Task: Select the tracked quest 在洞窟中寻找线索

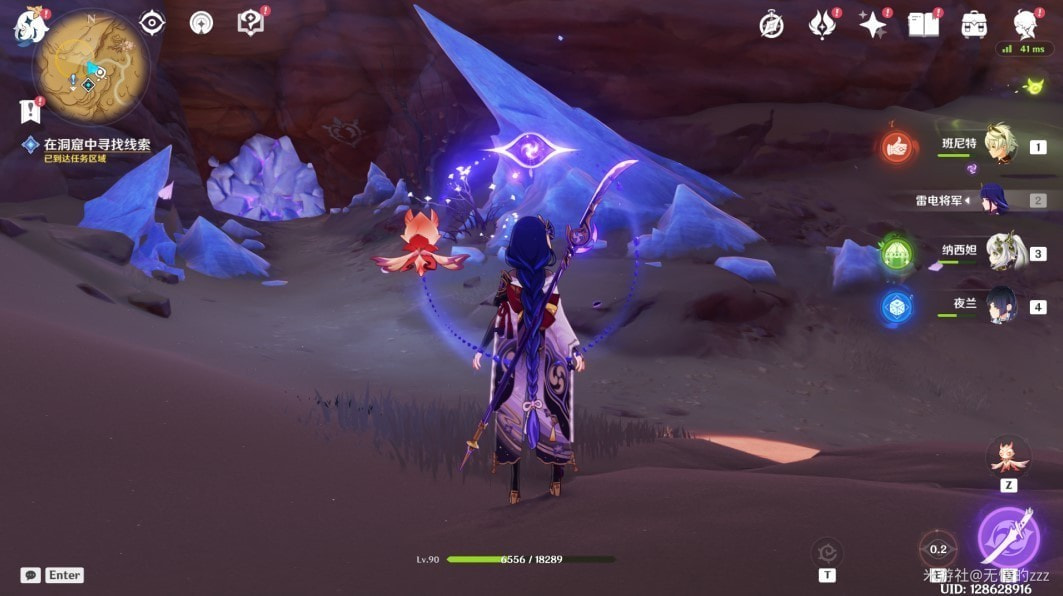Action: (x=96, y=145)
